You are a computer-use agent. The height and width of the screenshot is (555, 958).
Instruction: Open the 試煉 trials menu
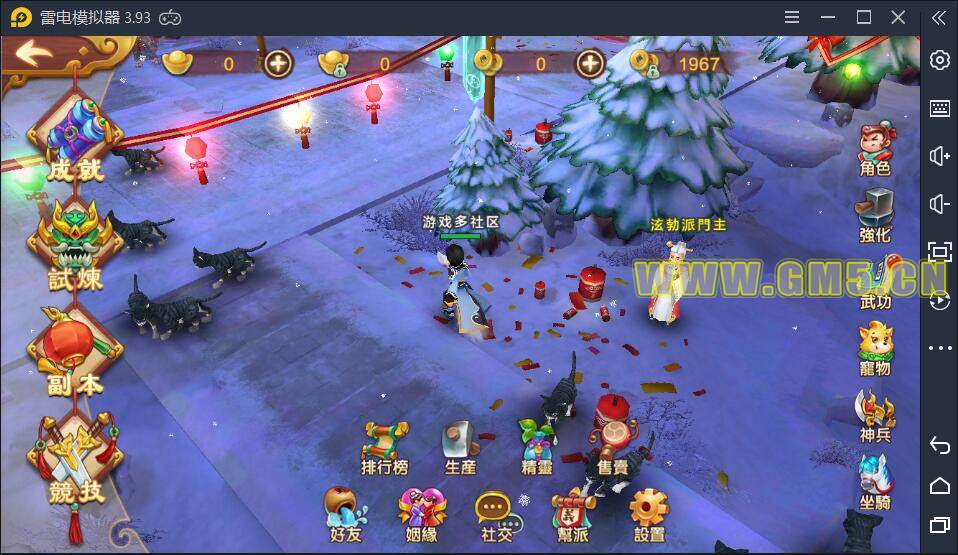coord(75,244)
